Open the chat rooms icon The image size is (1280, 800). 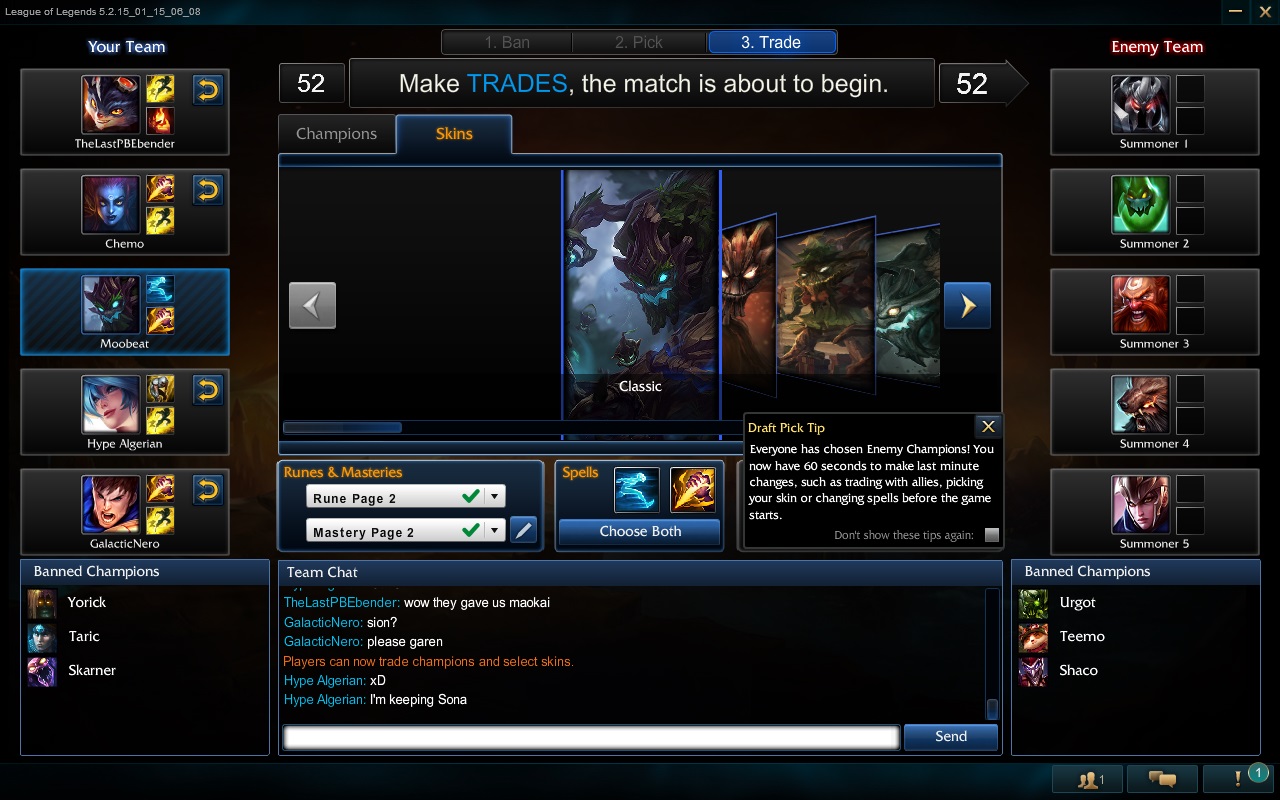(1160, 778)
